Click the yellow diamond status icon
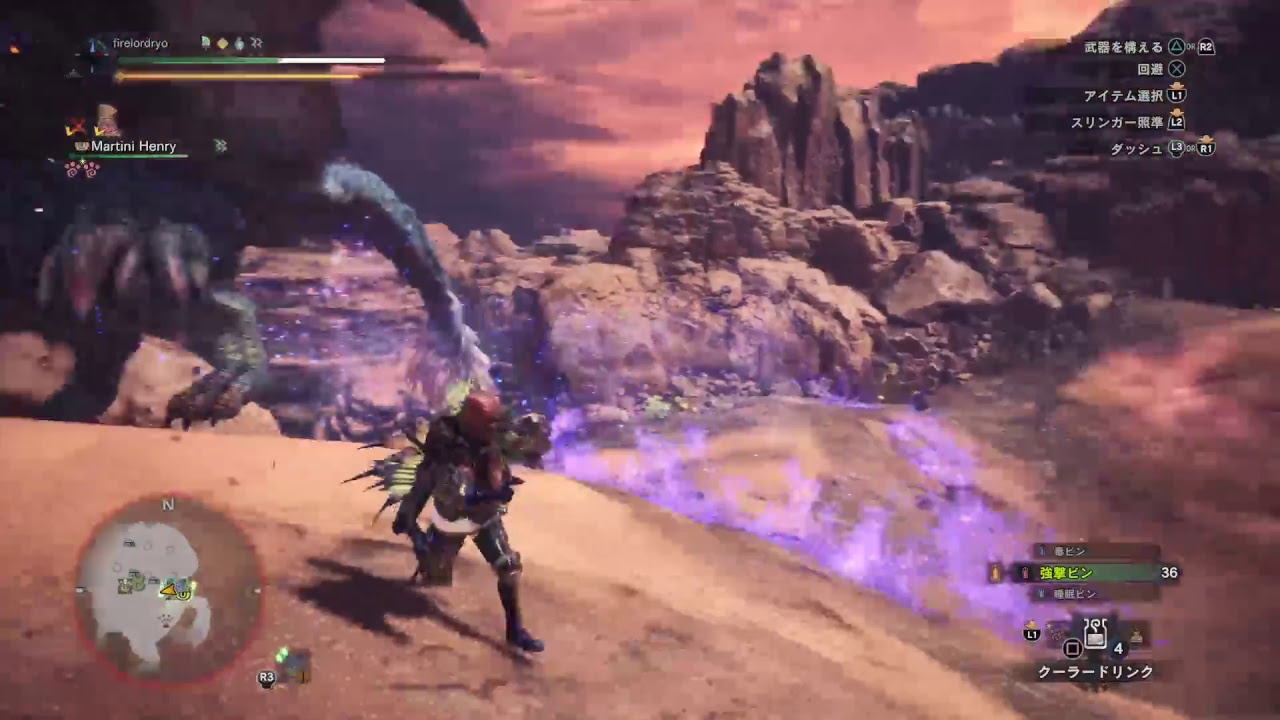The width and height of the screenshot is (1280, 720). click(222, 43)
